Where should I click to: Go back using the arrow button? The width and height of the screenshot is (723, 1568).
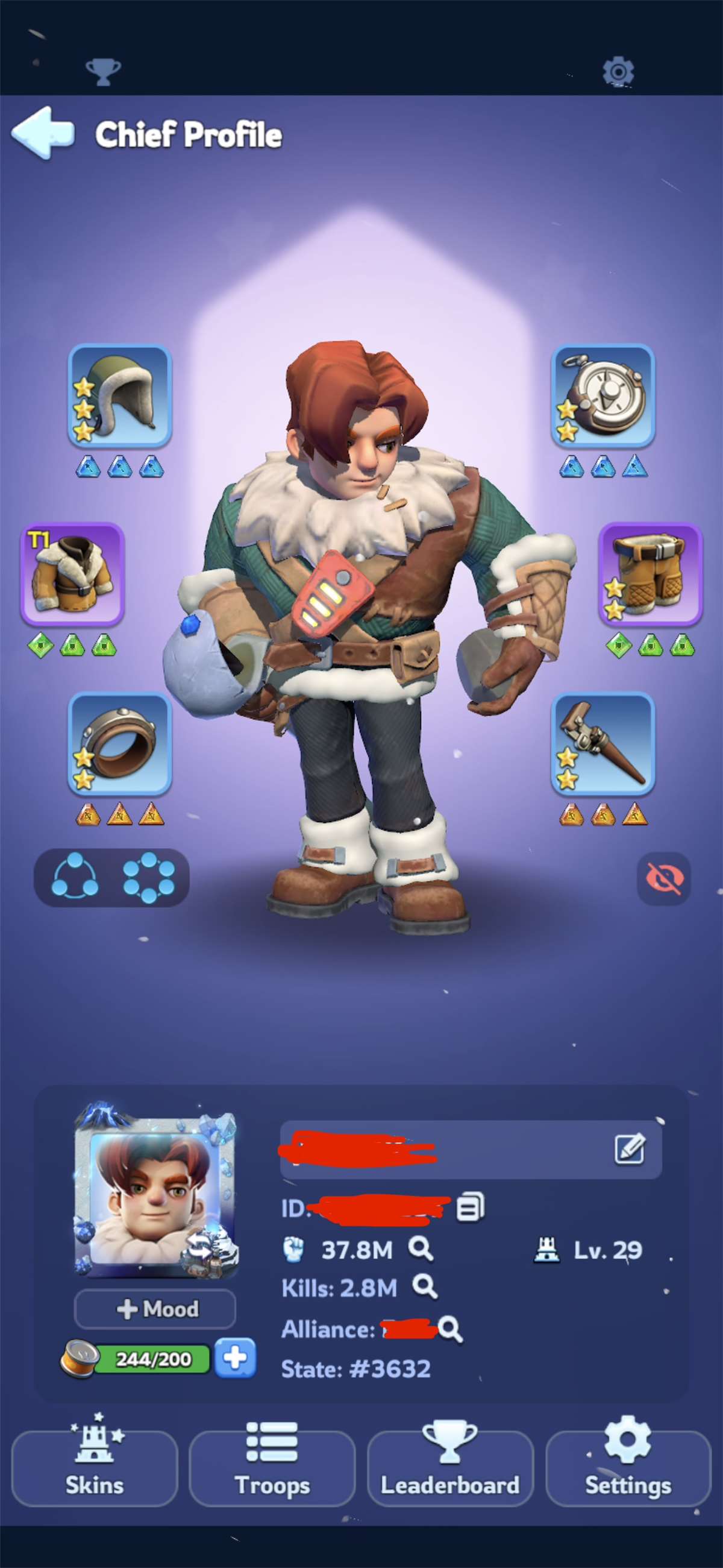(x=43, y=133)
